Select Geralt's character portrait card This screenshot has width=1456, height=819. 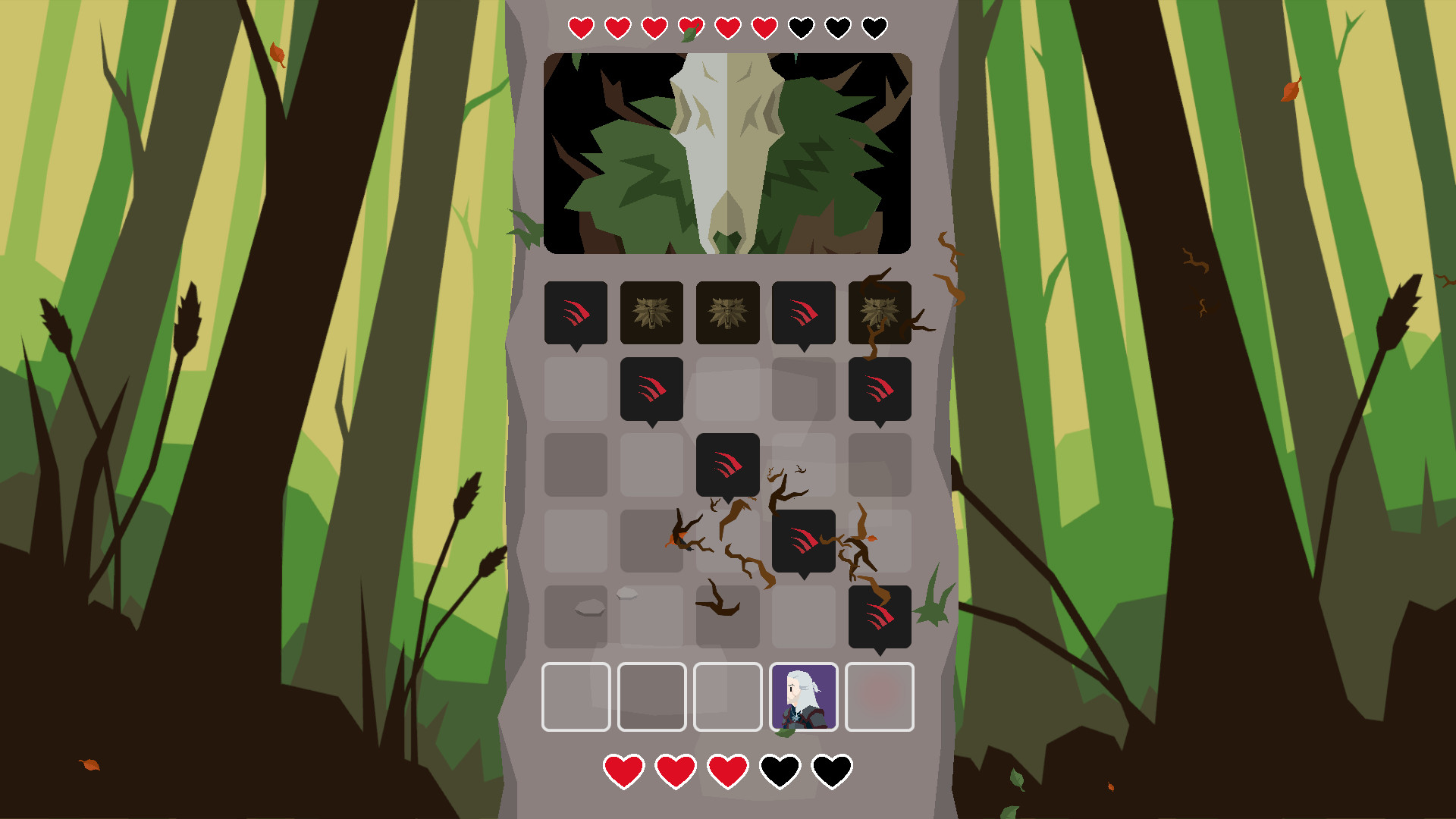[802, 698]
